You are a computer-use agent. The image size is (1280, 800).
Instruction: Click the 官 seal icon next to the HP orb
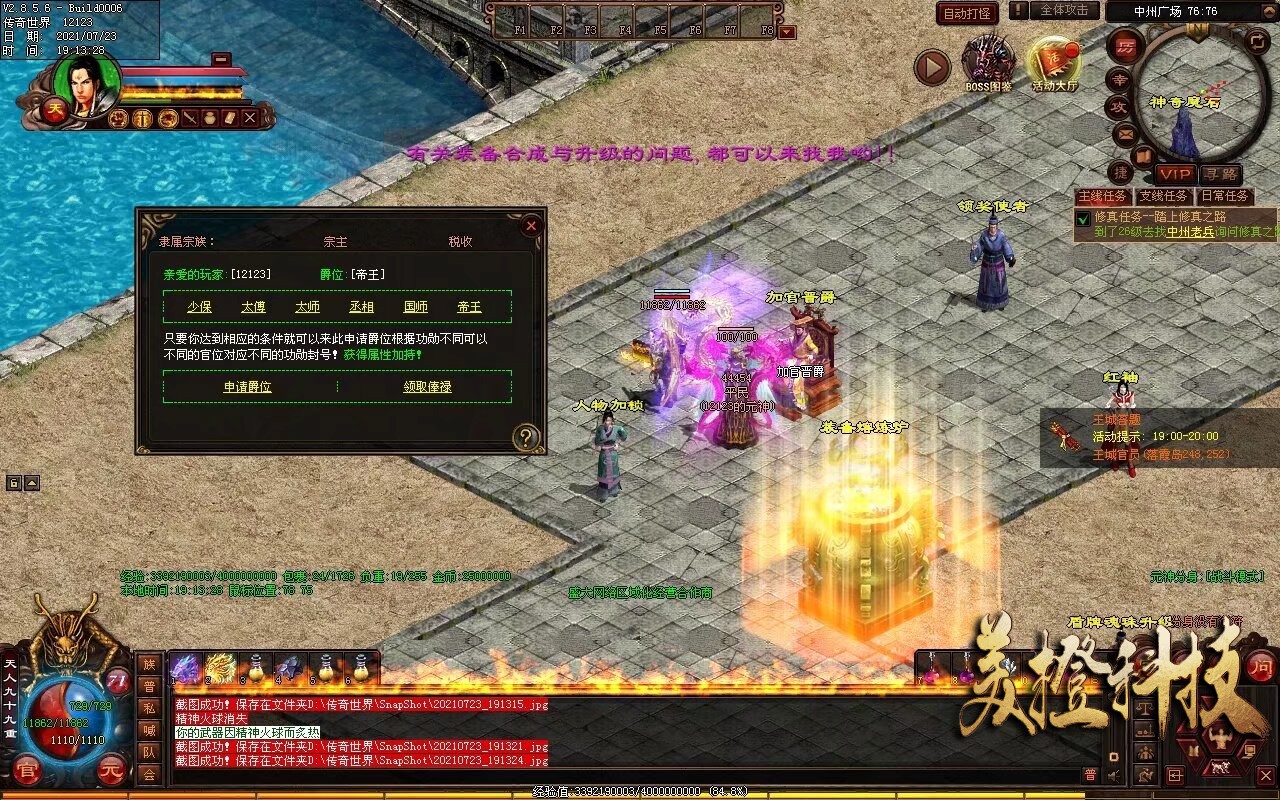(x=27, y=768)
